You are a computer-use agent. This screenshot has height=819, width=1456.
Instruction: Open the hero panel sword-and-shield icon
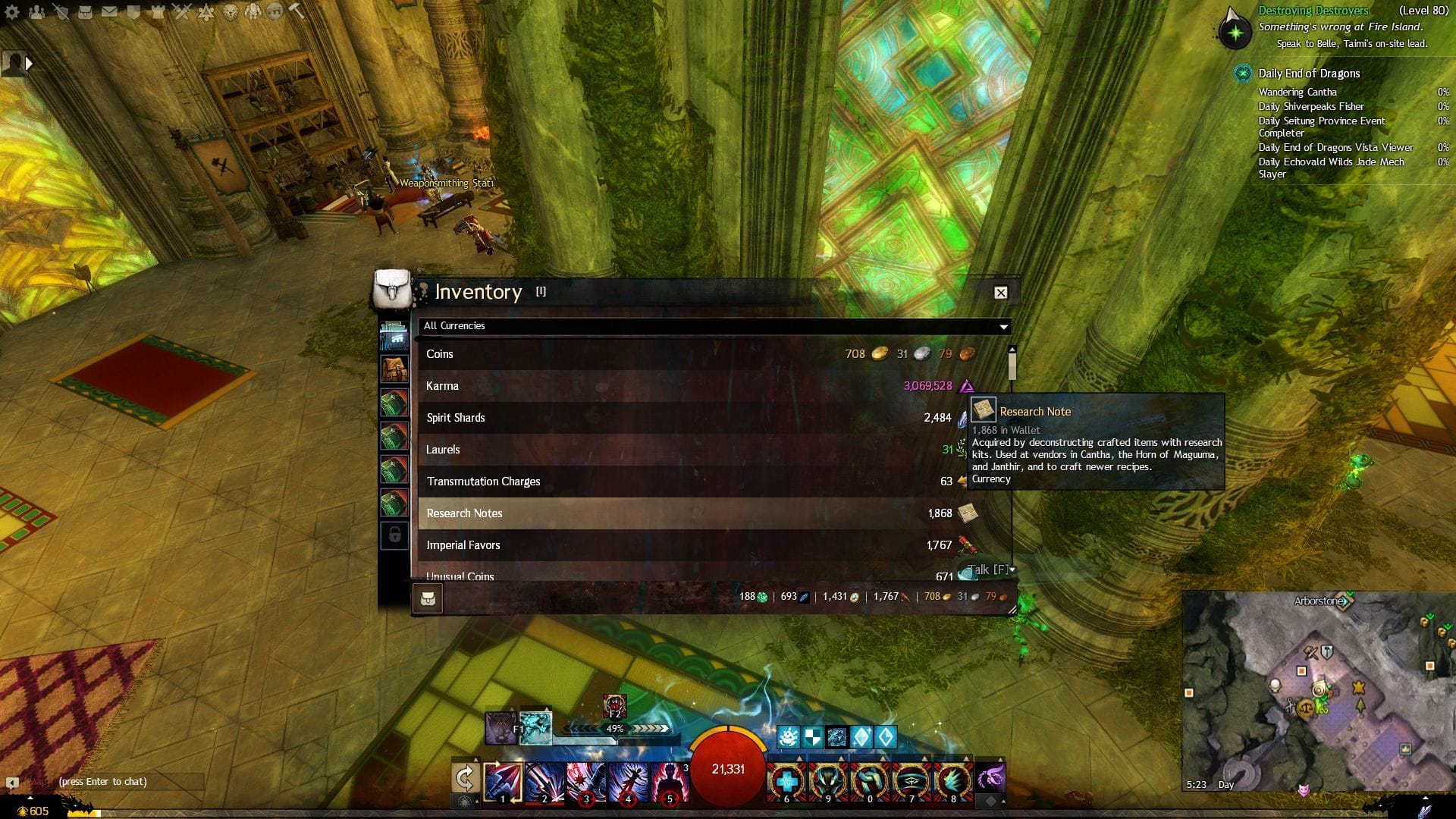[61, 12]
